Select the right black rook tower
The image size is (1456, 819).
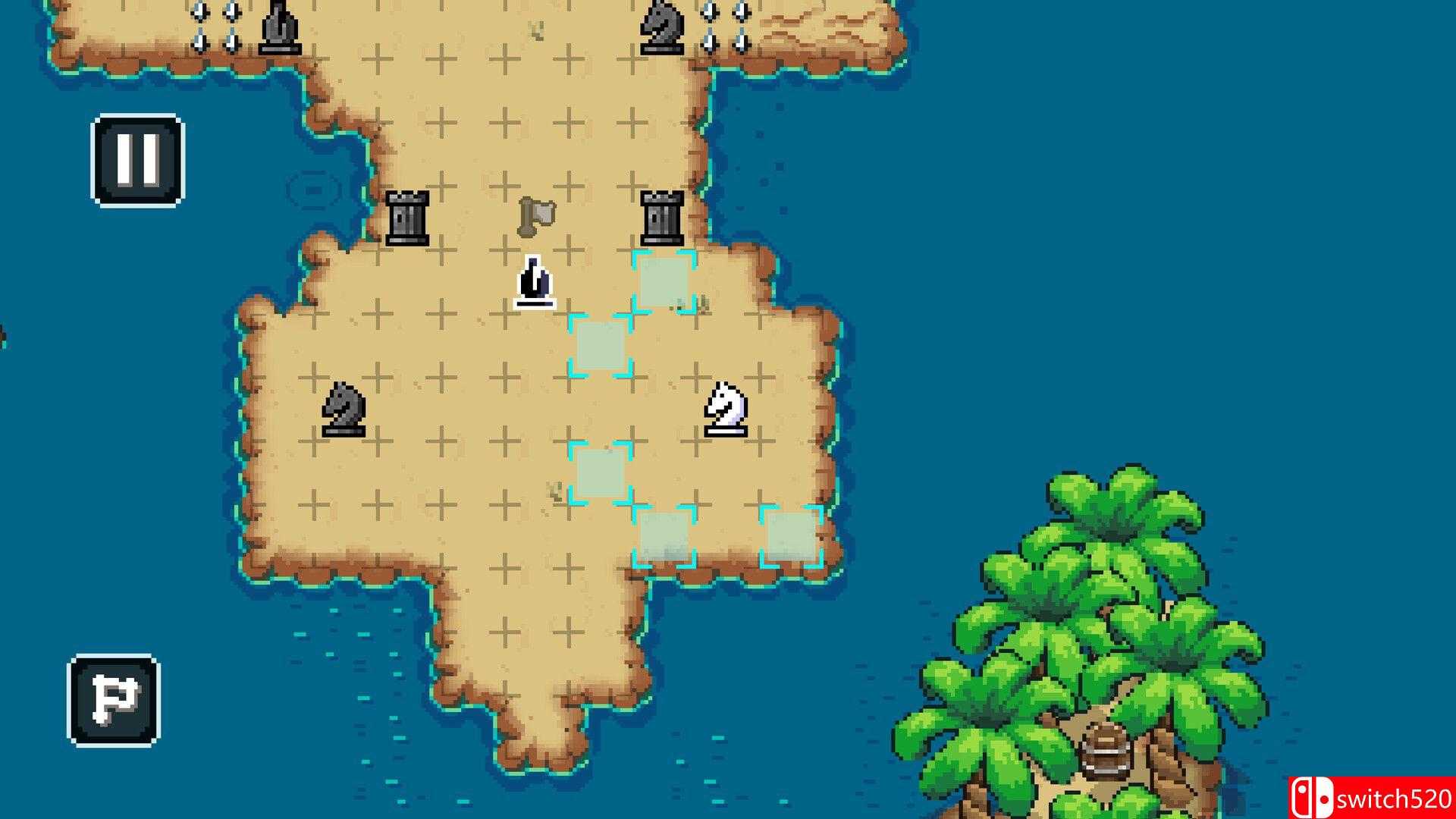(664, 220)
